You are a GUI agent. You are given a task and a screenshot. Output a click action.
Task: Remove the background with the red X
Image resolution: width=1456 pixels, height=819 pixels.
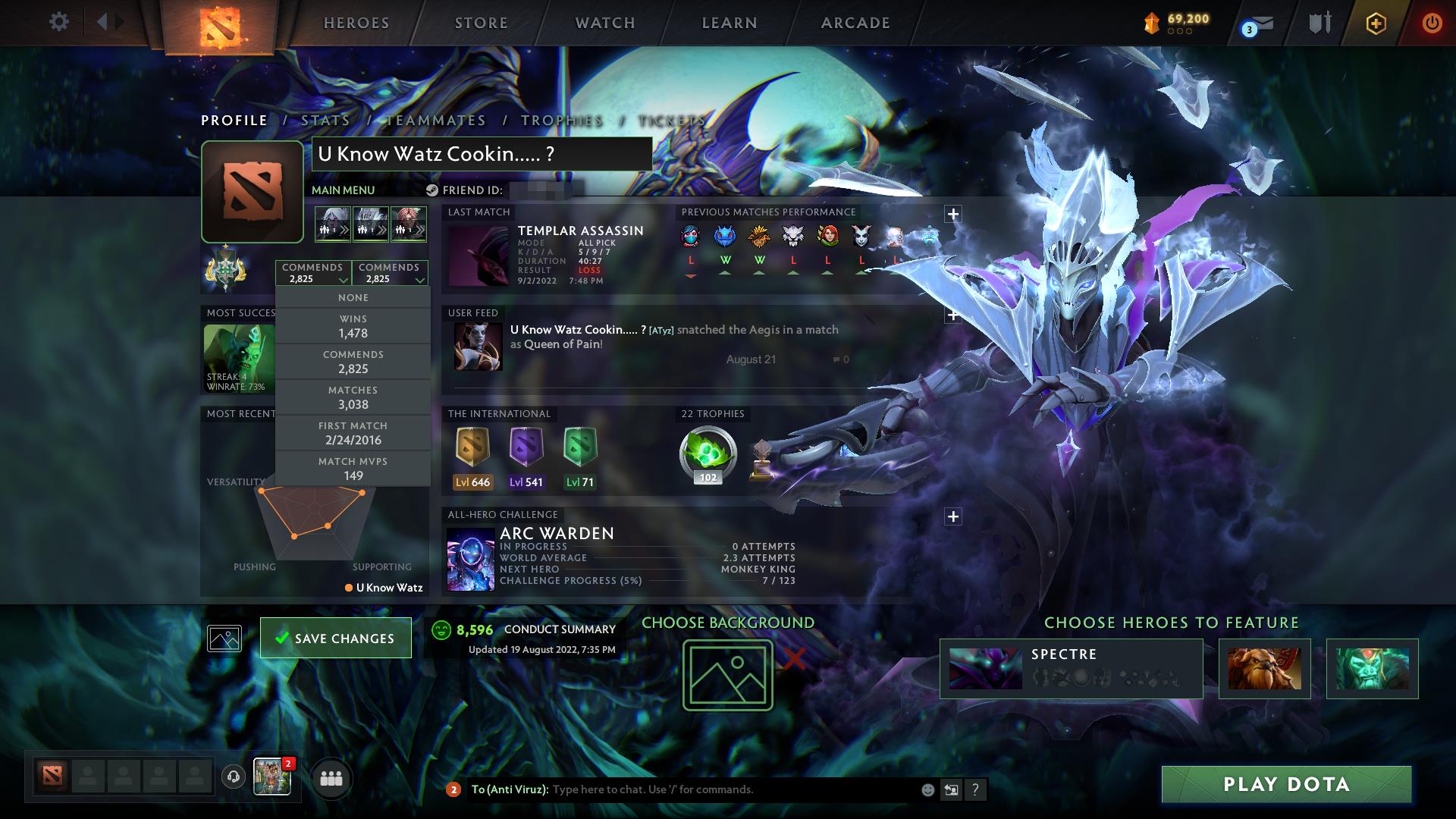794,658
